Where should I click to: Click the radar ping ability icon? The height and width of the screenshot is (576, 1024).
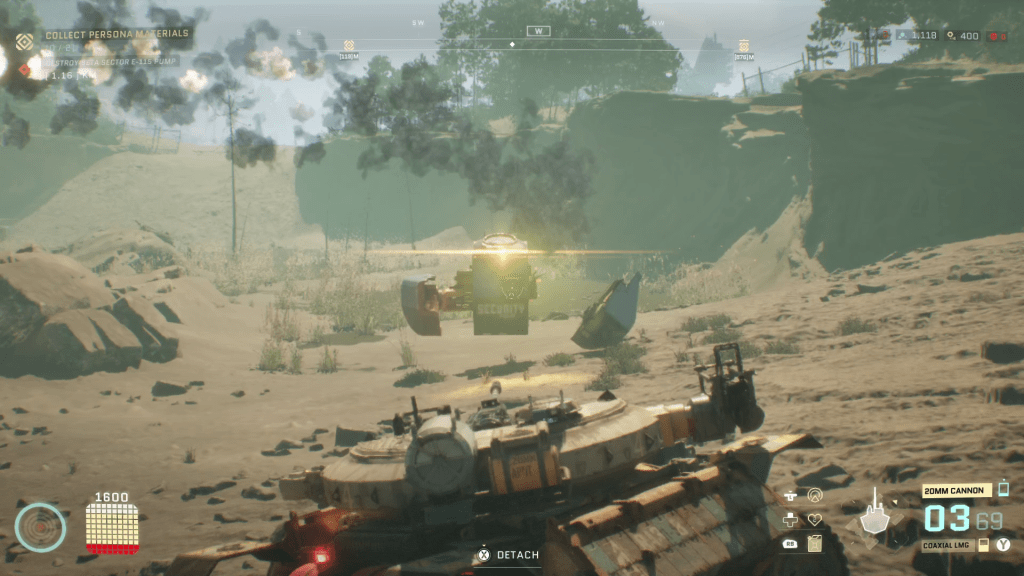pyautogui.click(x=814, y=495)
